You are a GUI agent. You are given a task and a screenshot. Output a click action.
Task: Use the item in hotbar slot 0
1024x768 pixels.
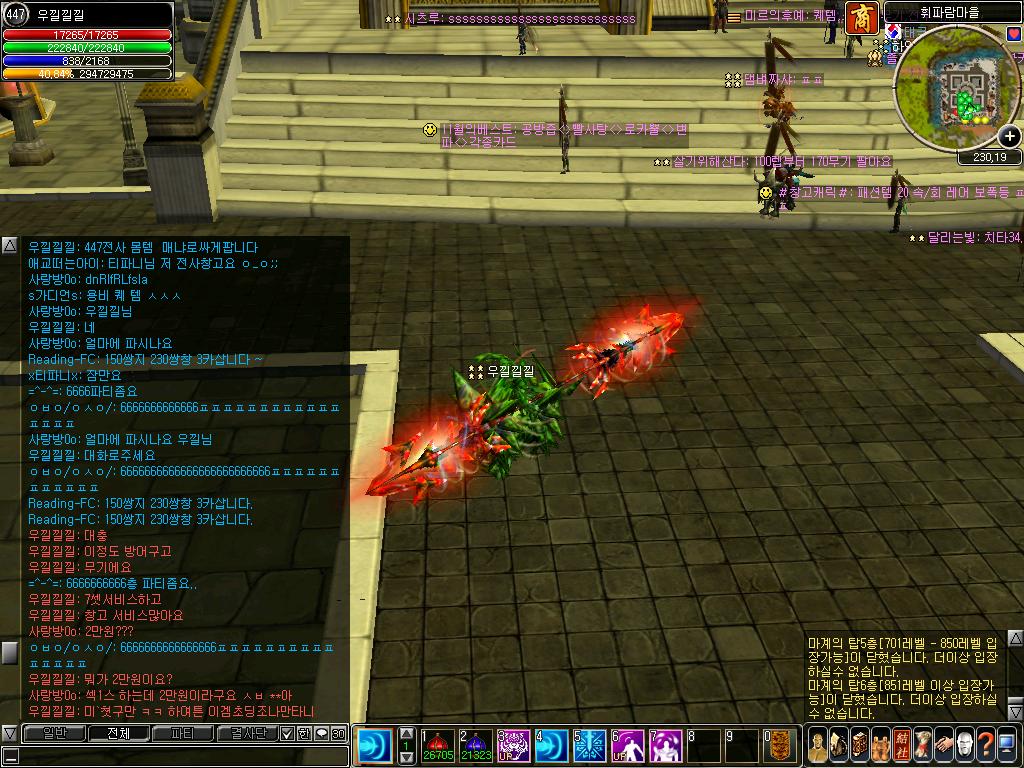point(780,746)
